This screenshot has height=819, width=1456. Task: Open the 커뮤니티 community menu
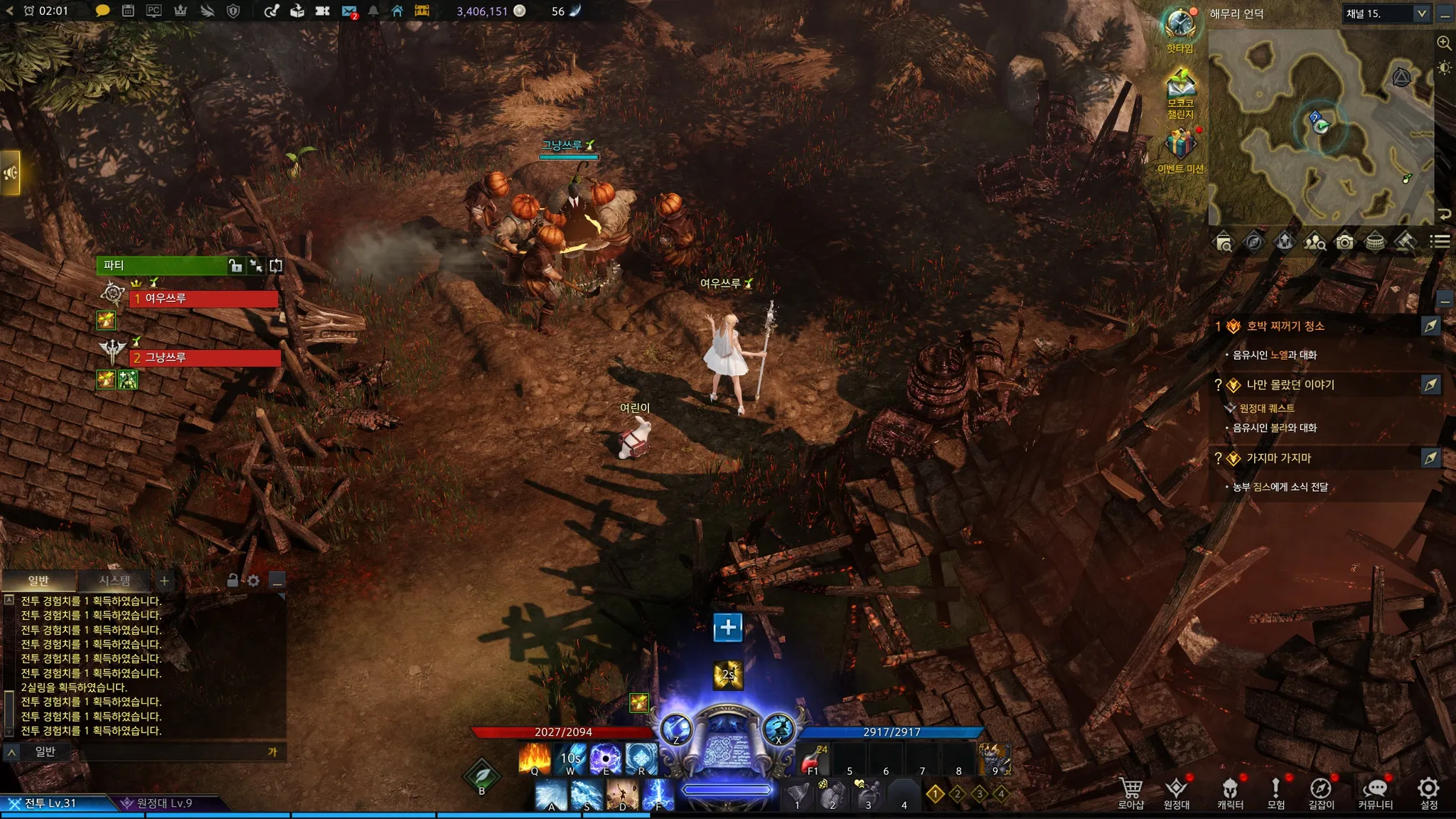click(x=1375, y=793)
